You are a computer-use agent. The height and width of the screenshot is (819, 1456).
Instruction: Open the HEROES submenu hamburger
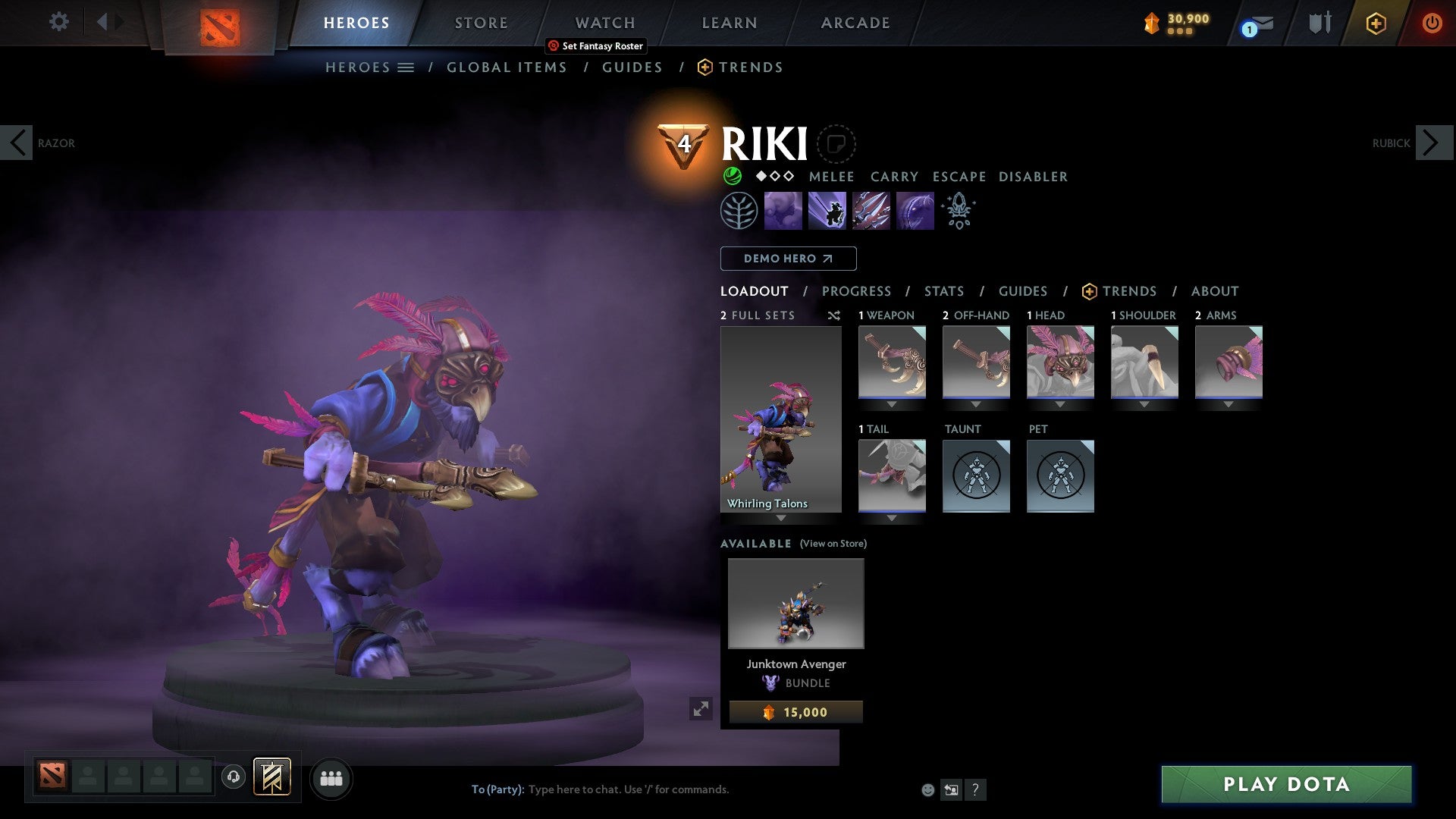pyautogui.click(x=406, y=67)
